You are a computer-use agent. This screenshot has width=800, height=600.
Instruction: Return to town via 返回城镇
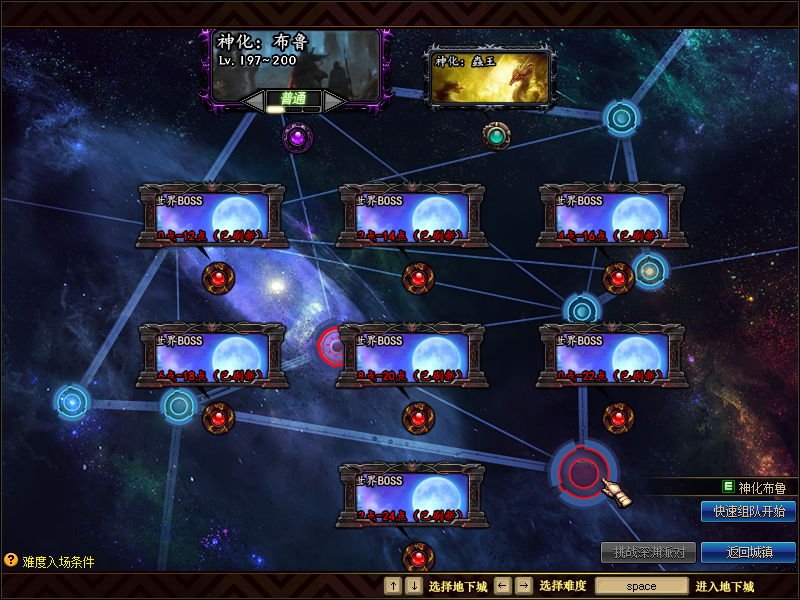click(748, 552)
